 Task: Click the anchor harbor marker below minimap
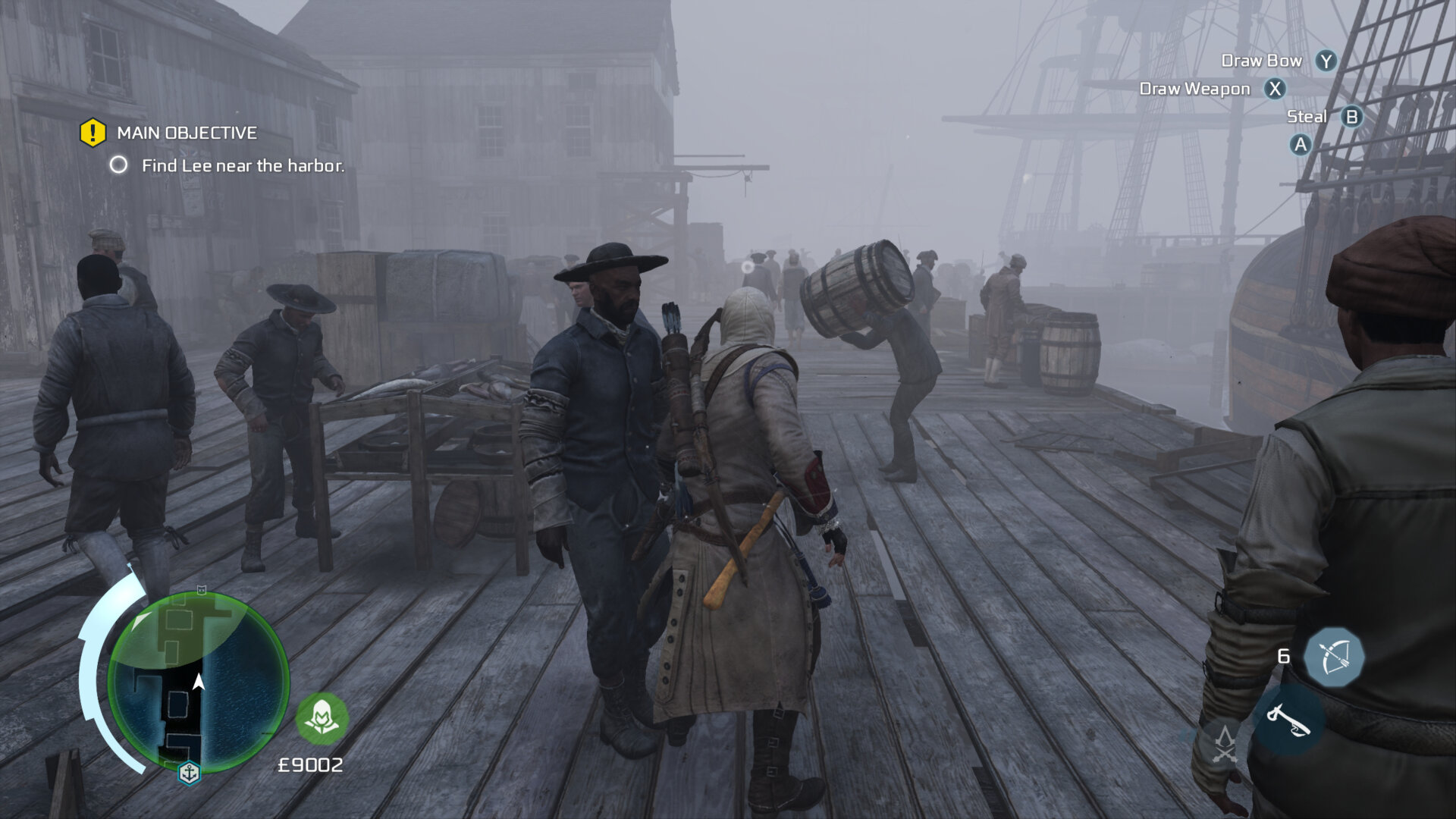pyautogui.click(x=189, y=773)
